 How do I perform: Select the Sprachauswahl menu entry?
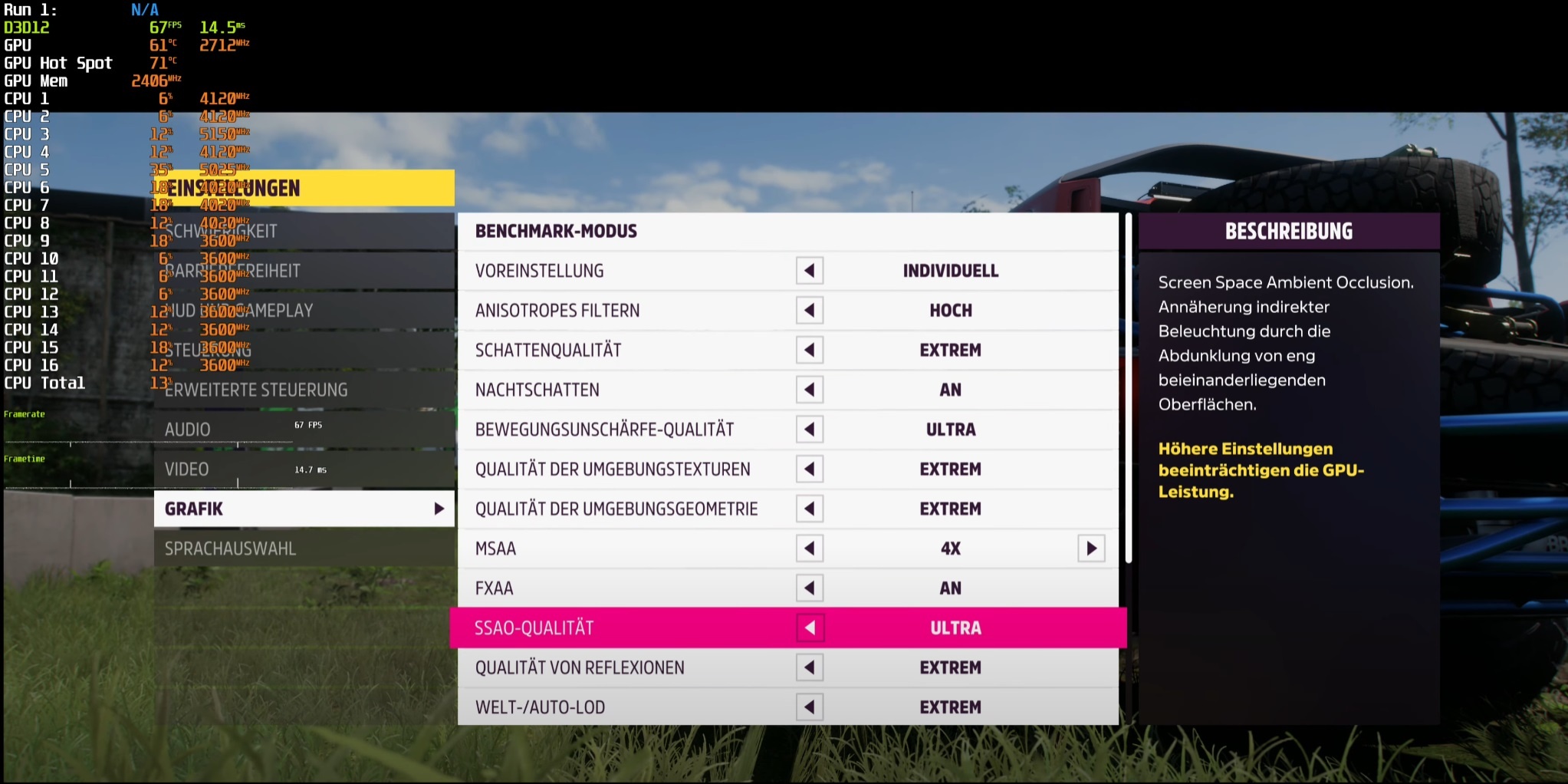click(304, 548)
